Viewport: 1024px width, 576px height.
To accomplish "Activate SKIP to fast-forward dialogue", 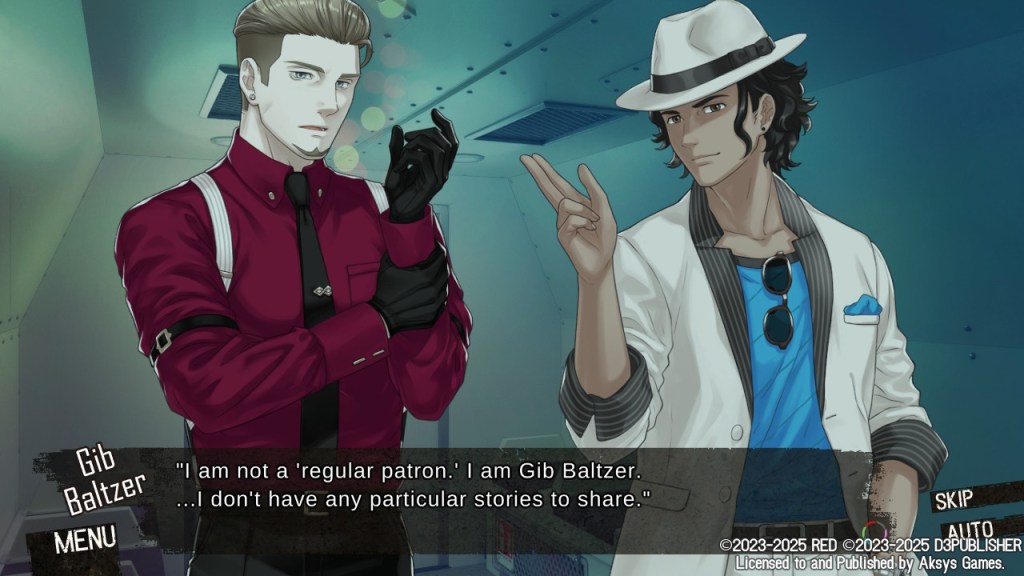I will (962, 499).
